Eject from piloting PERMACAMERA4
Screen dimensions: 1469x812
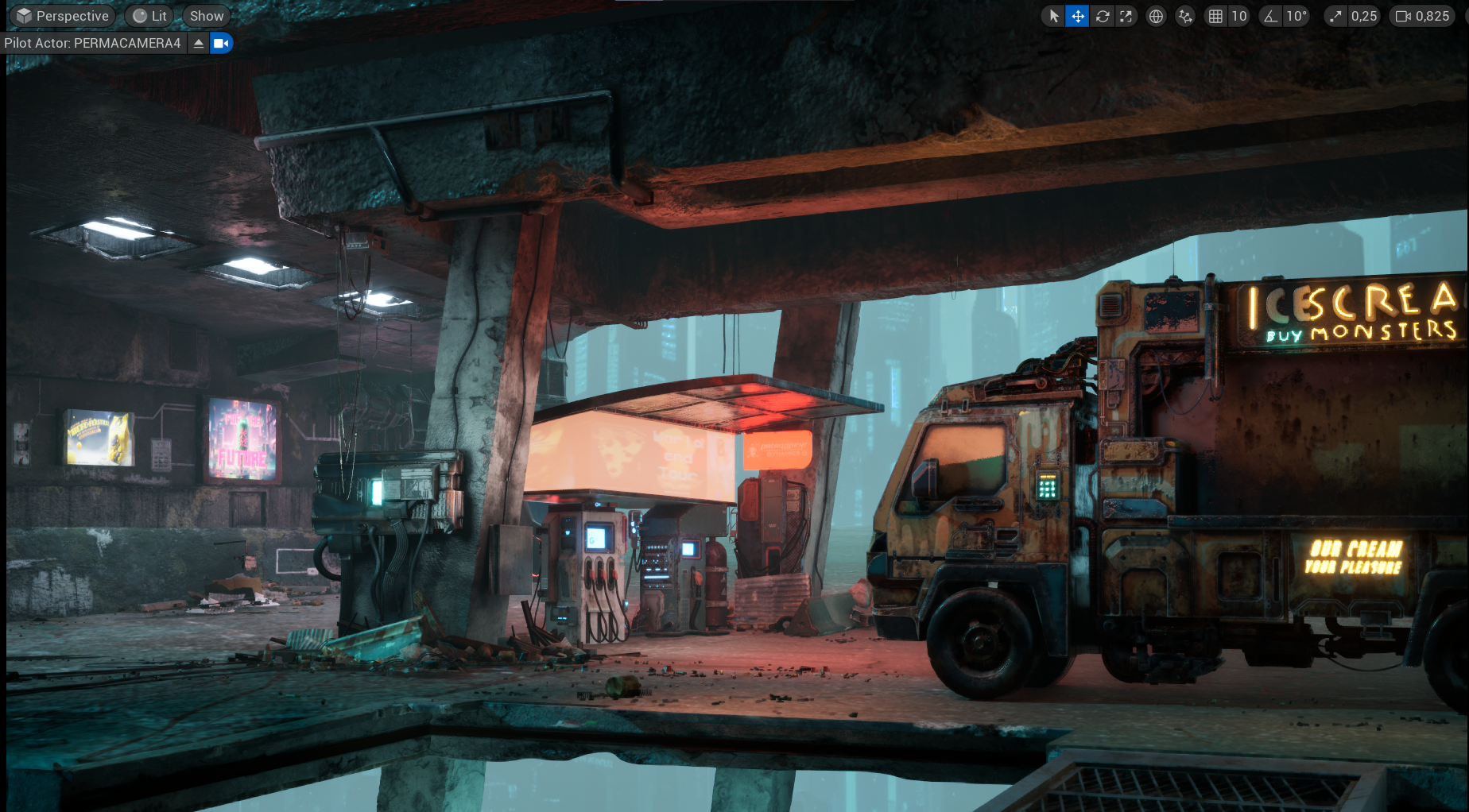(199, 43)
